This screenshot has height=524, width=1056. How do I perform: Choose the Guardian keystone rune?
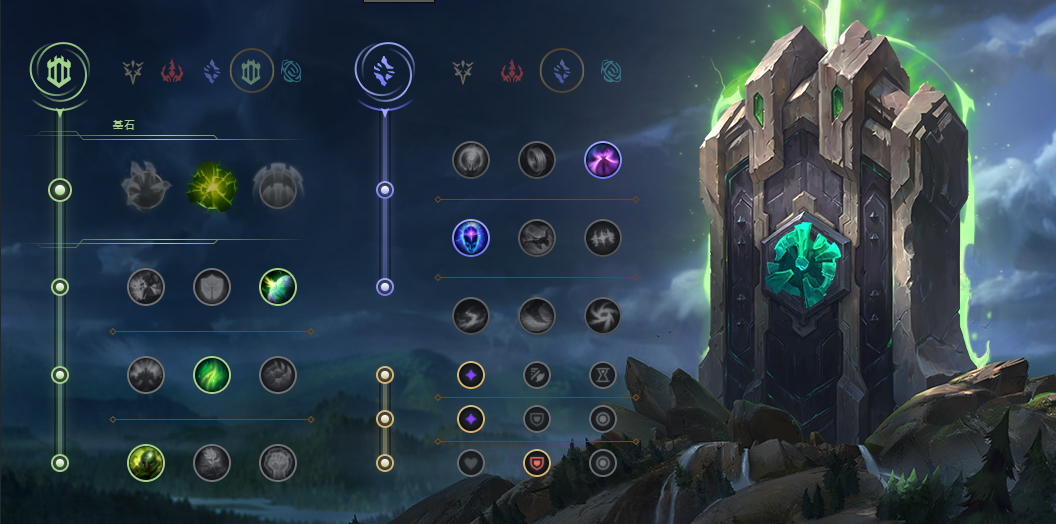[277, 187]
